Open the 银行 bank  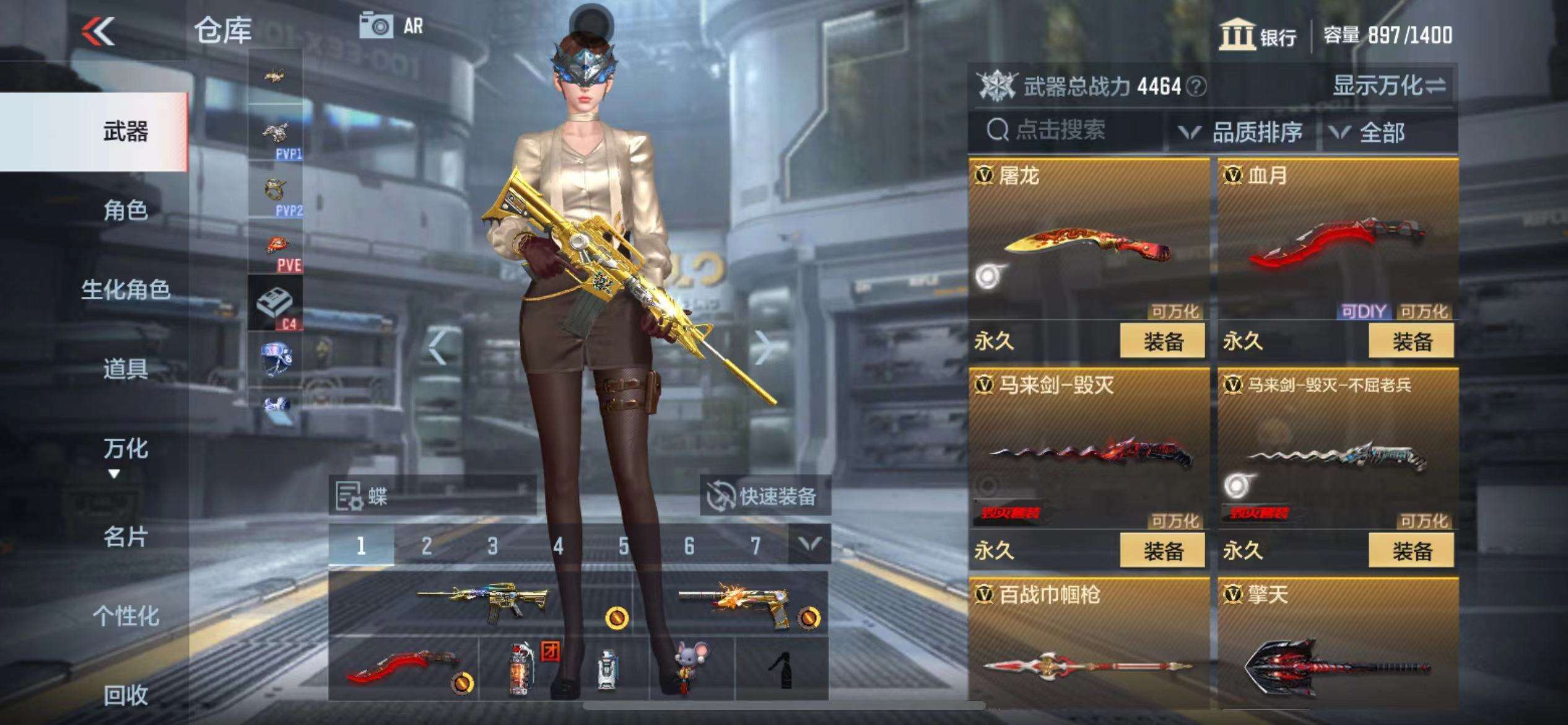click(x=1258, y=35)
